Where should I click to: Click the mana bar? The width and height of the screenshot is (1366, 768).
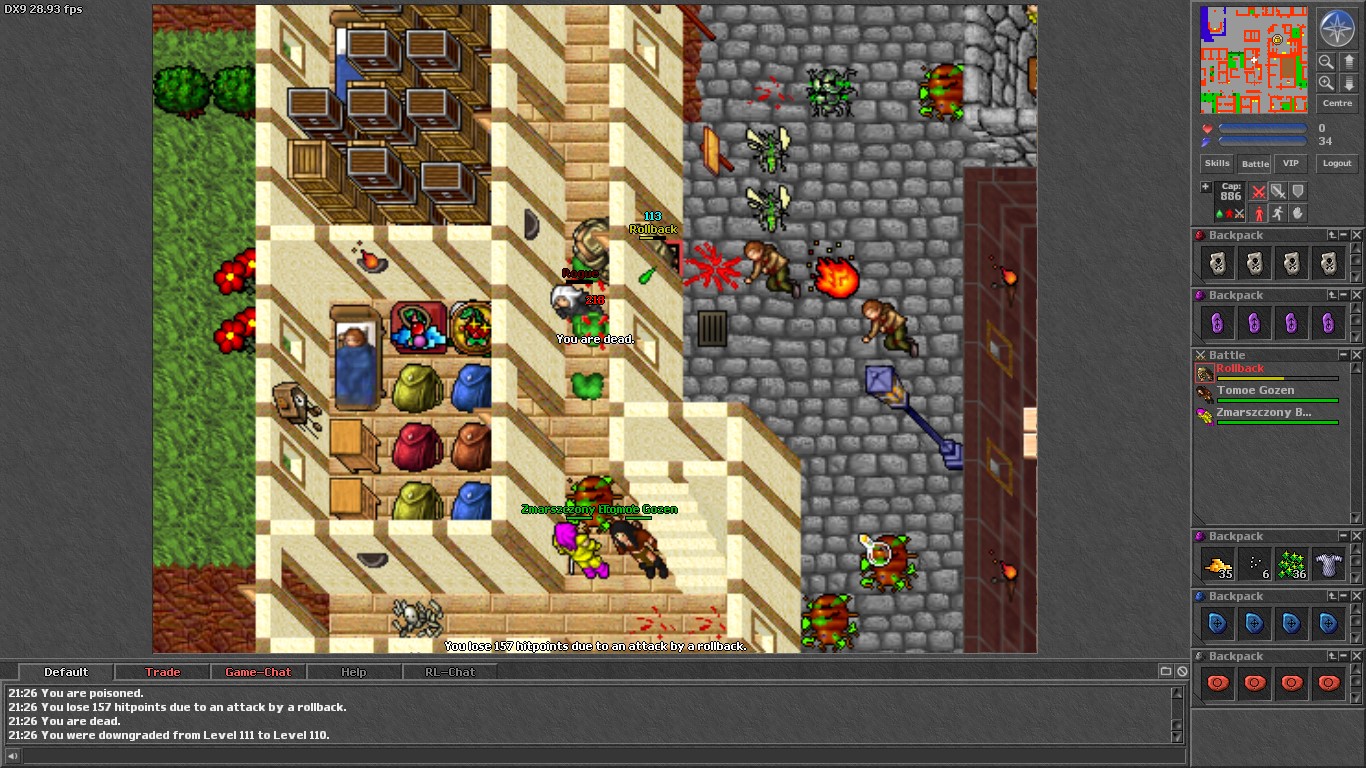1262,139
